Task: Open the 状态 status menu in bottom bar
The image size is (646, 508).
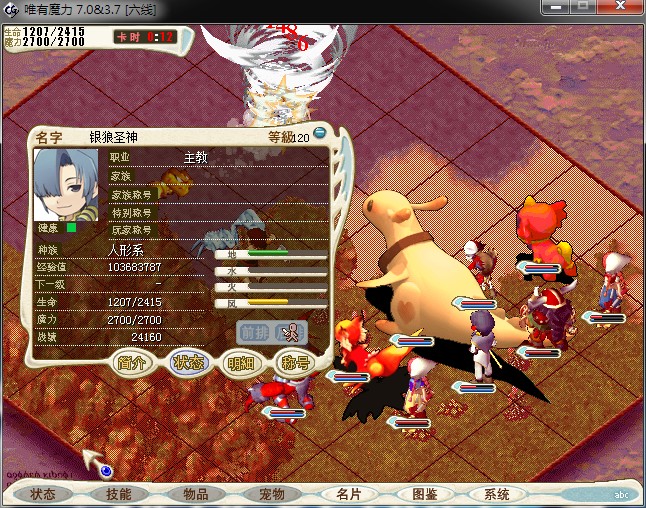Action: pyautogui.click(x=43, y=494)
